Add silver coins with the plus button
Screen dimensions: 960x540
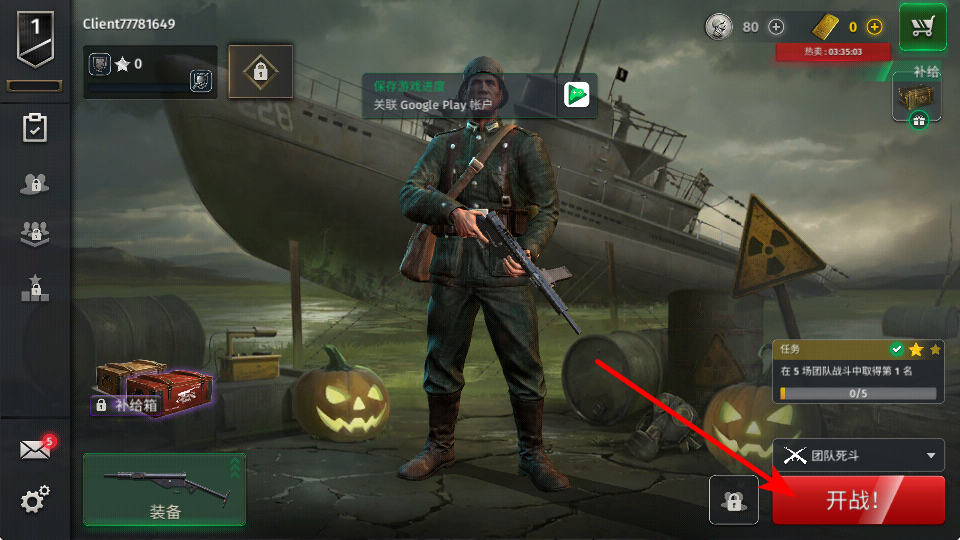(776, 27)
